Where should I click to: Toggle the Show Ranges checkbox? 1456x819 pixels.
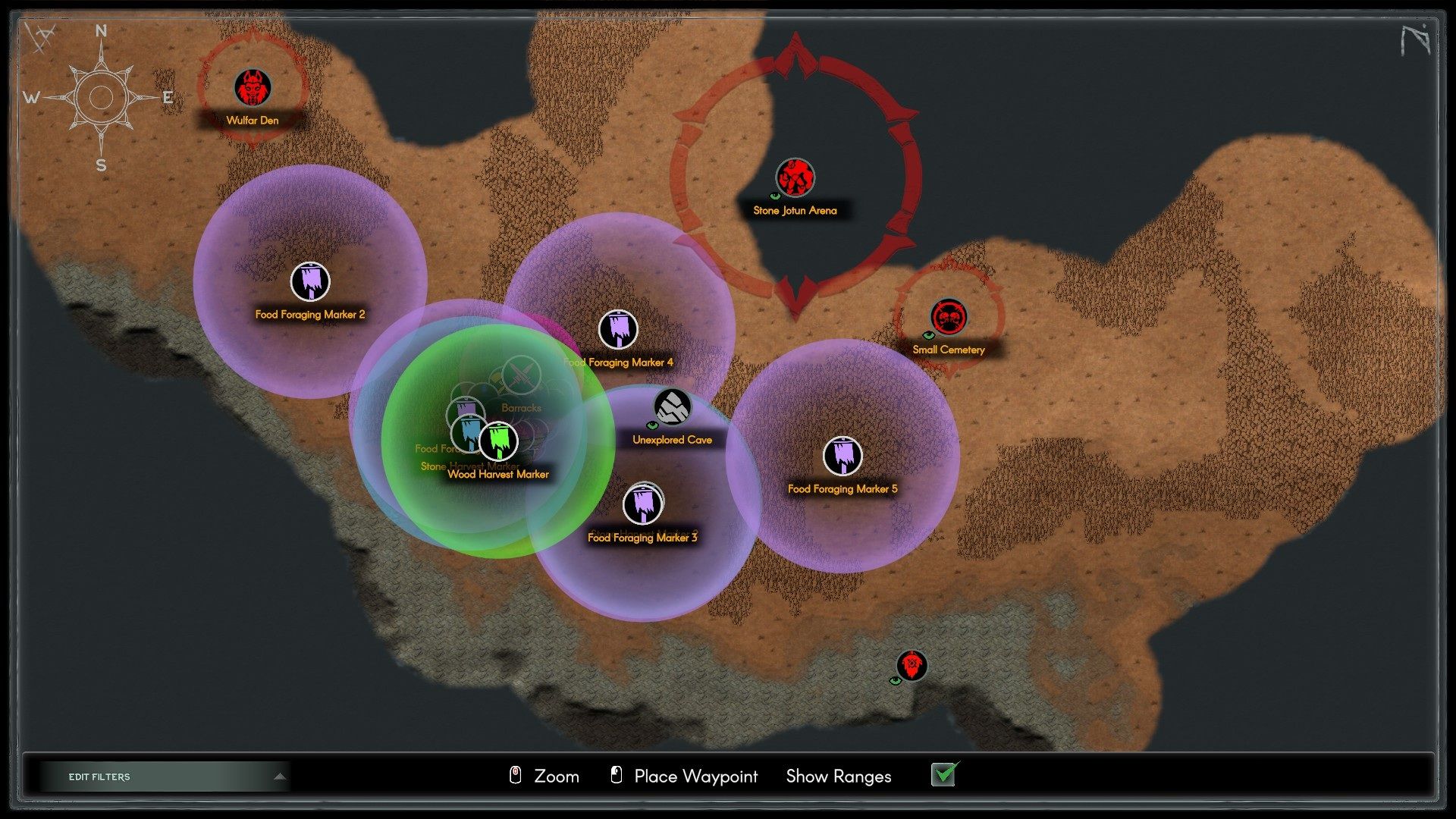pos(944,775)
